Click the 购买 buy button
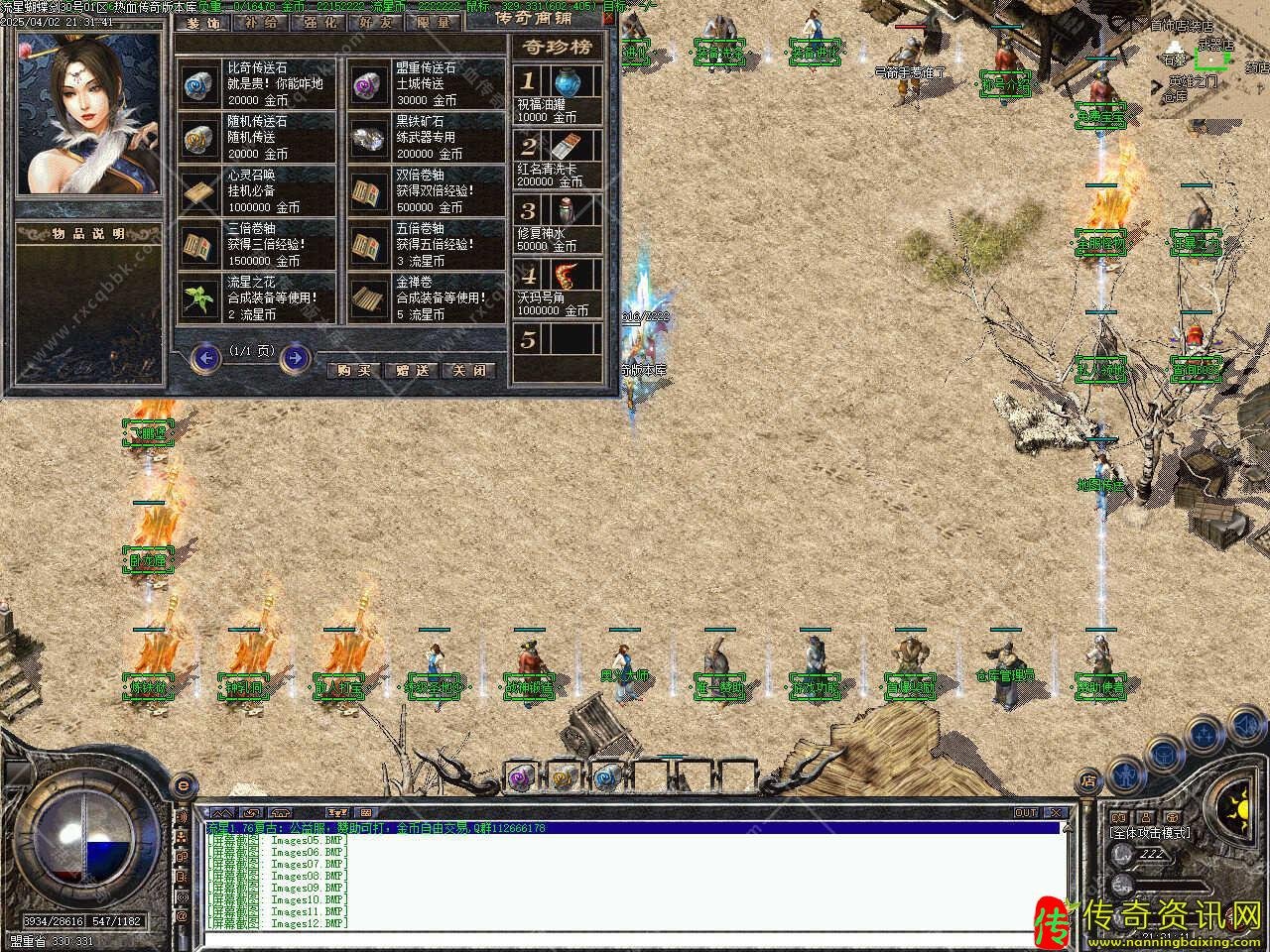This screenshot has width=1270, height=952. (x=353, y=370)
